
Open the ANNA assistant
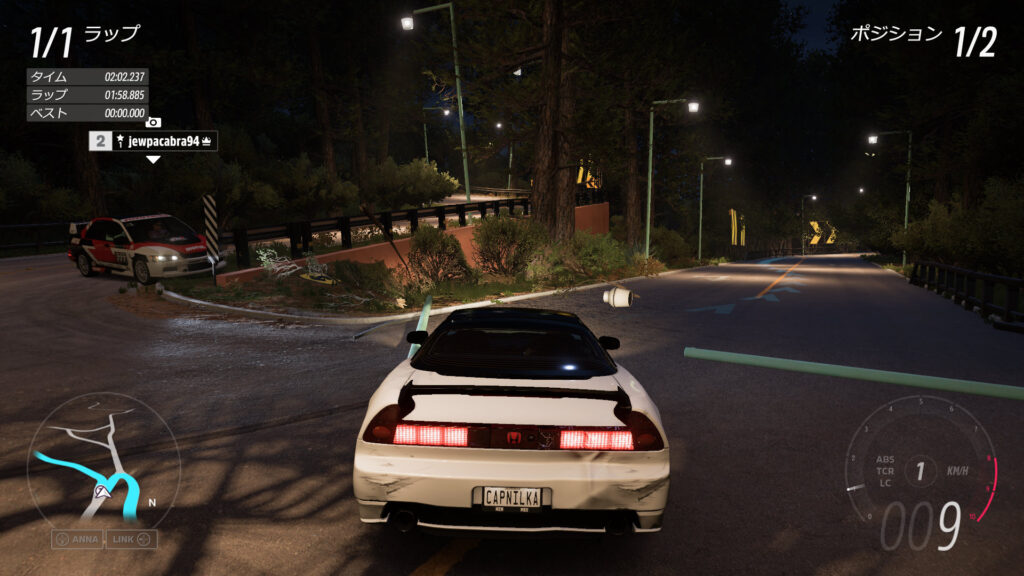78,540
